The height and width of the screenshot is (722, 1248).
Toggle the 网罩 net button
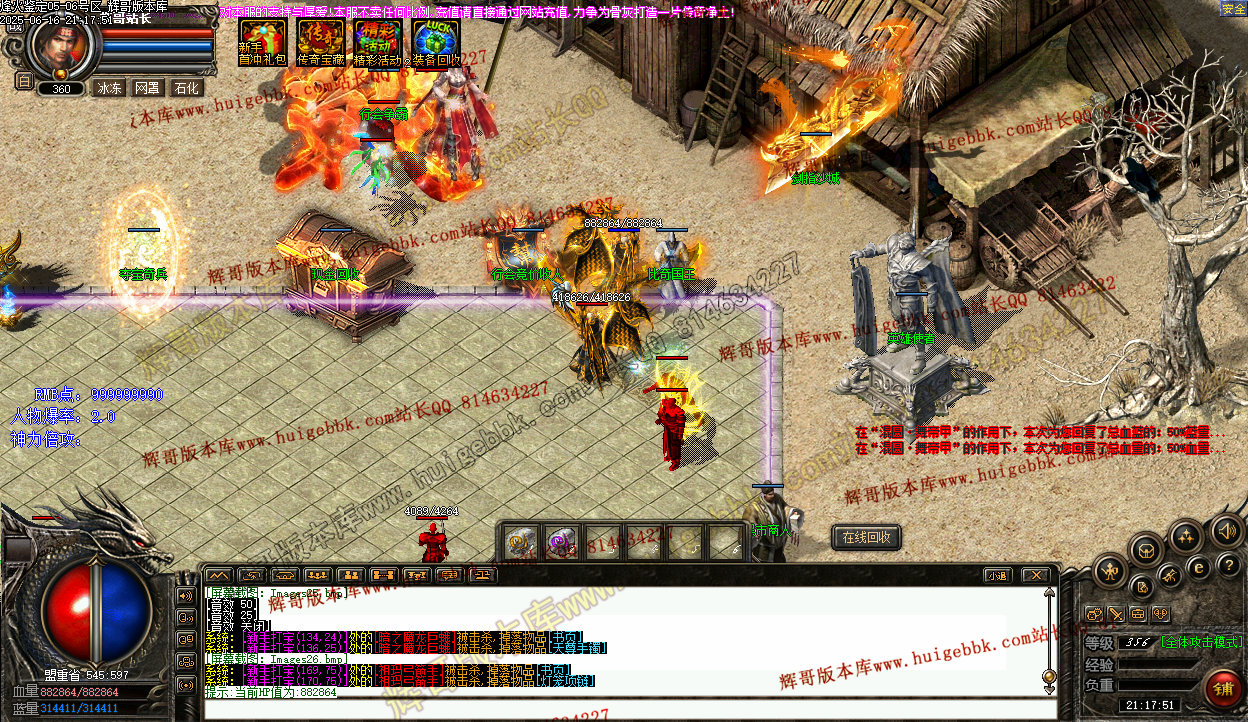click(x=147, y=88)
